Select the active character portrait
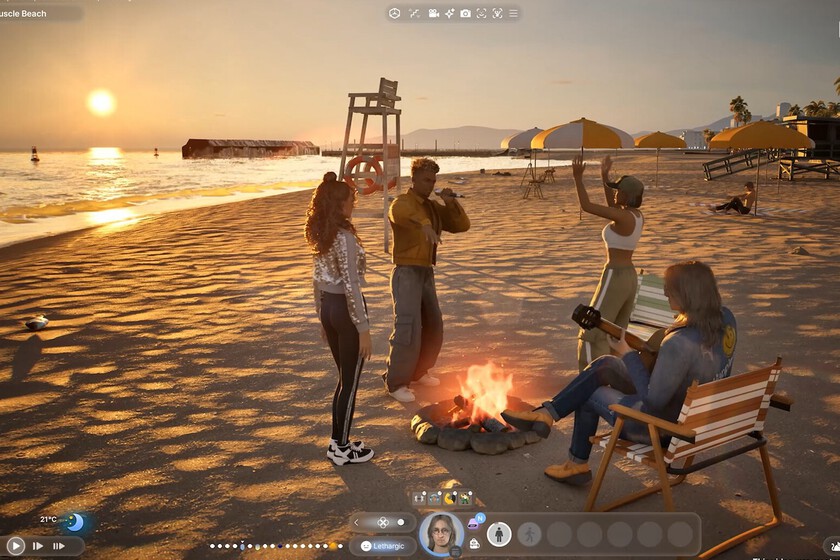The image size is (840, 560). coord(440,532)
